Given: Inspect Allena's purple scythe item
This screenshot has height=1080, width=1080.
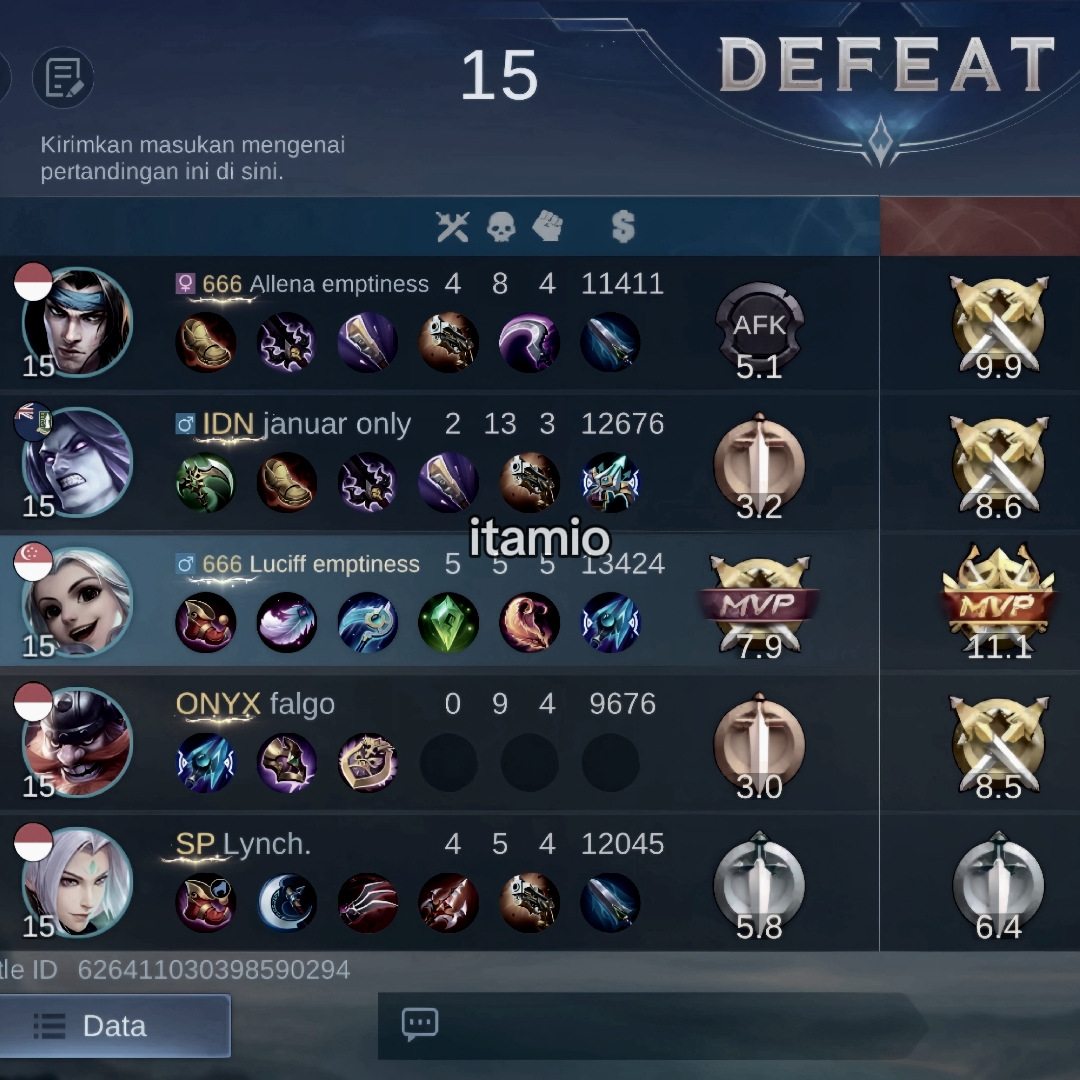Looking at the screenshot, I should point(529,342).
